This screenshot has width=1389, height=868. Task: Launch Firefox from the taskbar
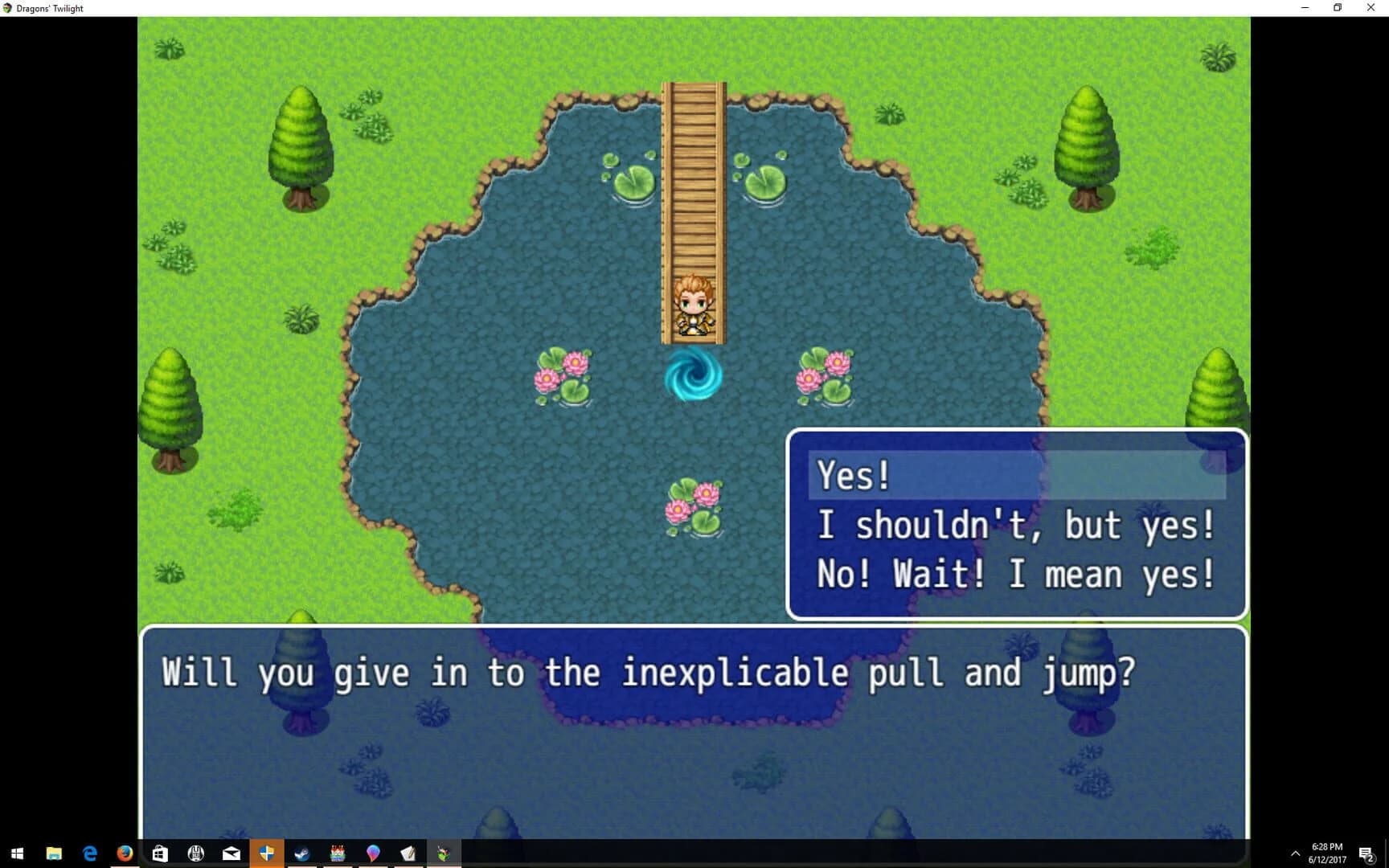coord(125,854)
